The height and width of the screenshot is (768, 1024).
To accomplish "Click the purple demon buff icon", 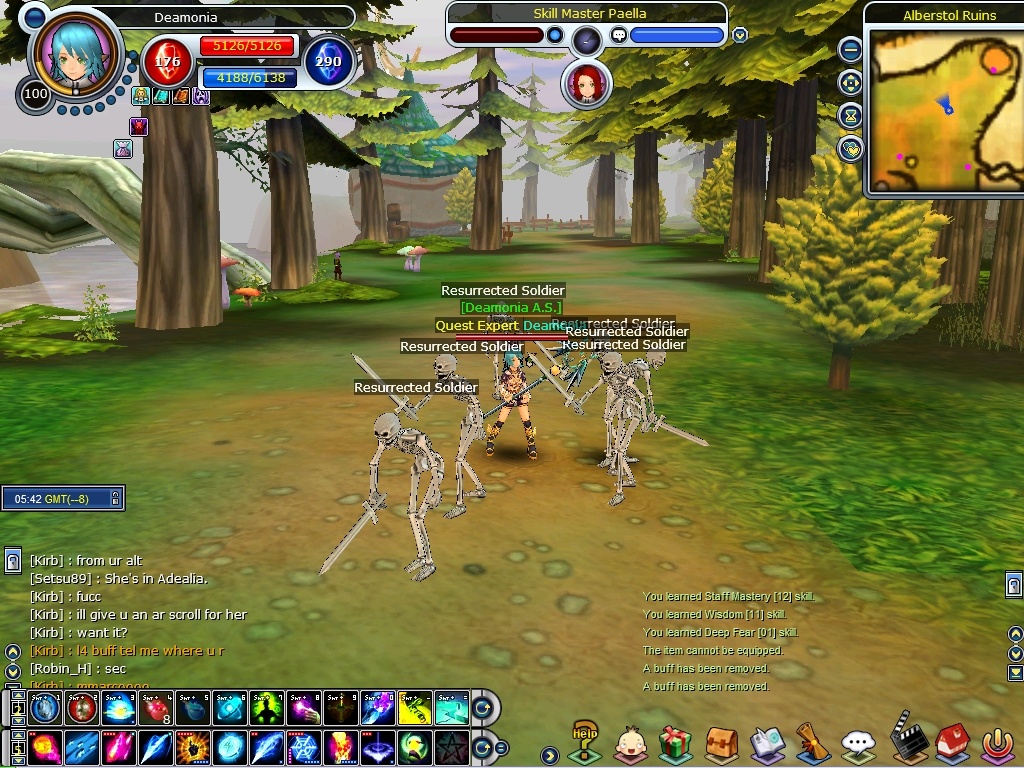I will pyautogui.click(x=139, y=126).
